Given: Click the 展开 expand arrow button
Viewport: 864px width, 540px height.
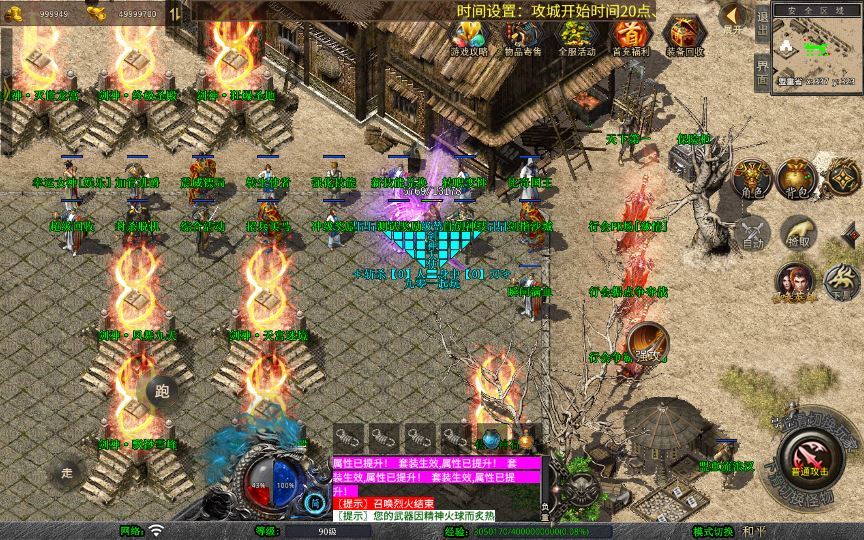Looking at the screenshot, I should pos(733,18).
